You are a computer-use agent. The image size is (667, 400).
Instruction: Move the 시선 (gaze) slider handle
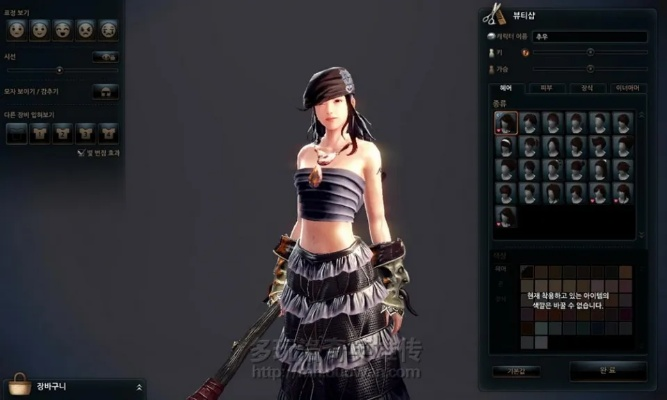59,69
